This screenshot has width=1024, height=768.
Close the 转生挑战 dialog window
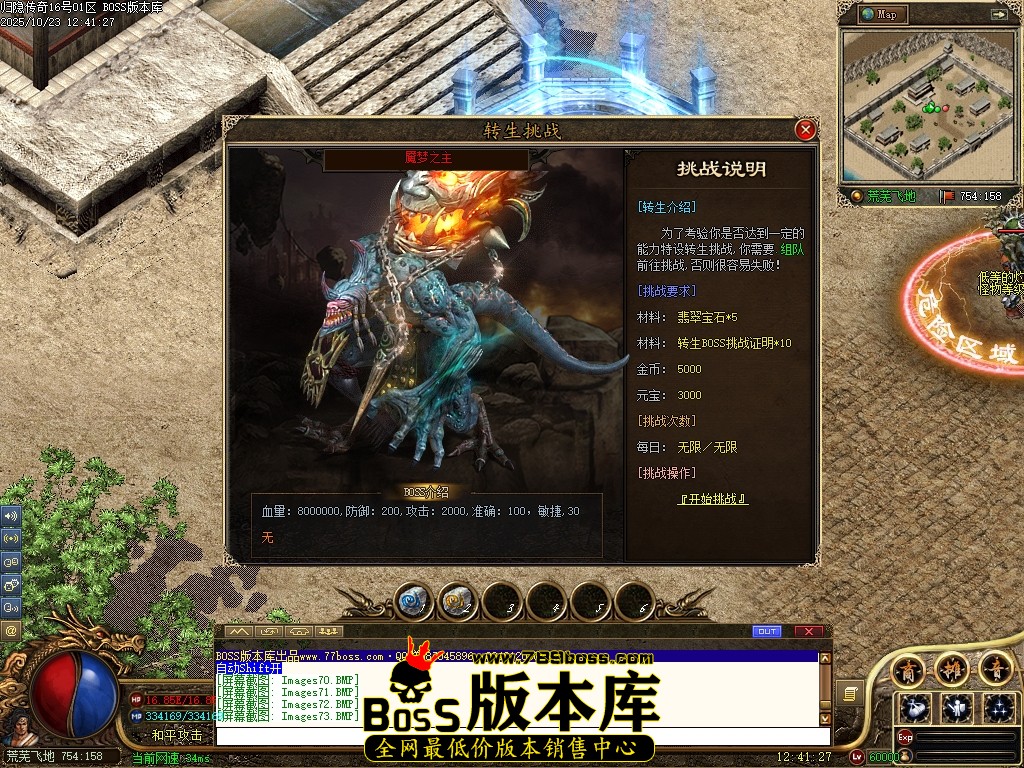(x=805, y=130)
